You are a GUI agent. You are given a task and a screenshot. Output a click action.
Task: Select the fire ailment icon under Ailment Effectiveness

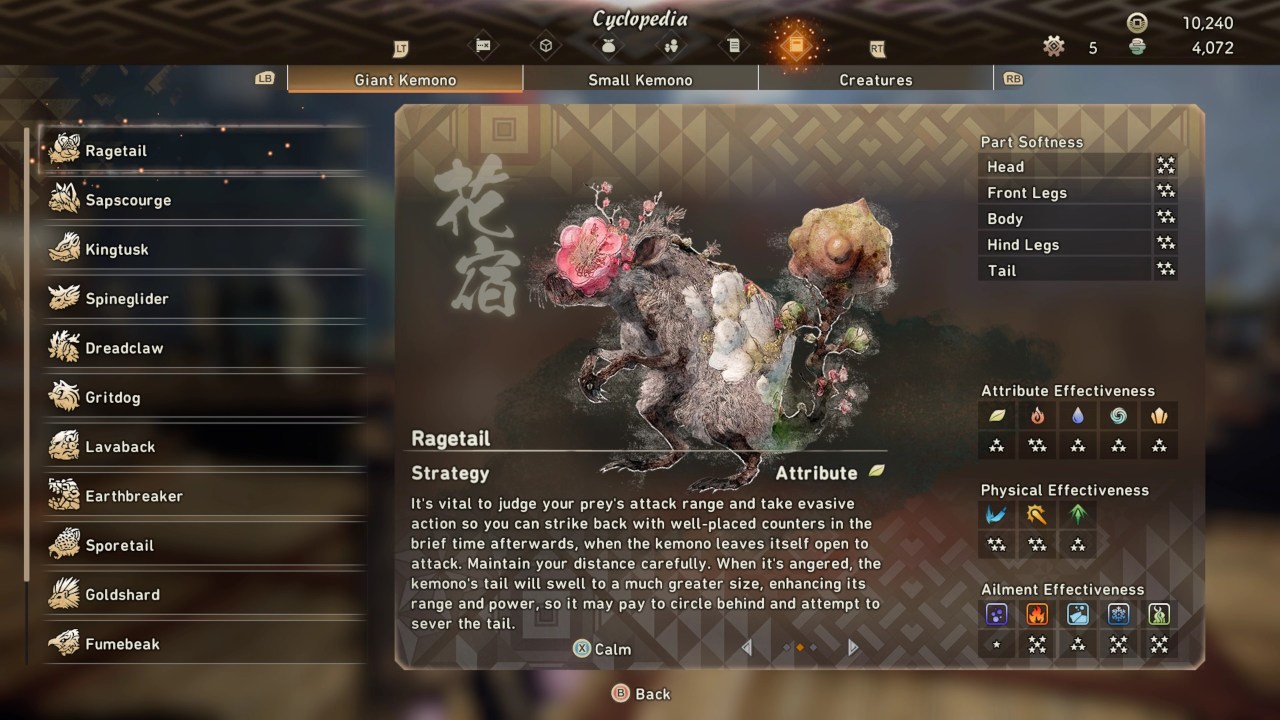click(1037, 614)
